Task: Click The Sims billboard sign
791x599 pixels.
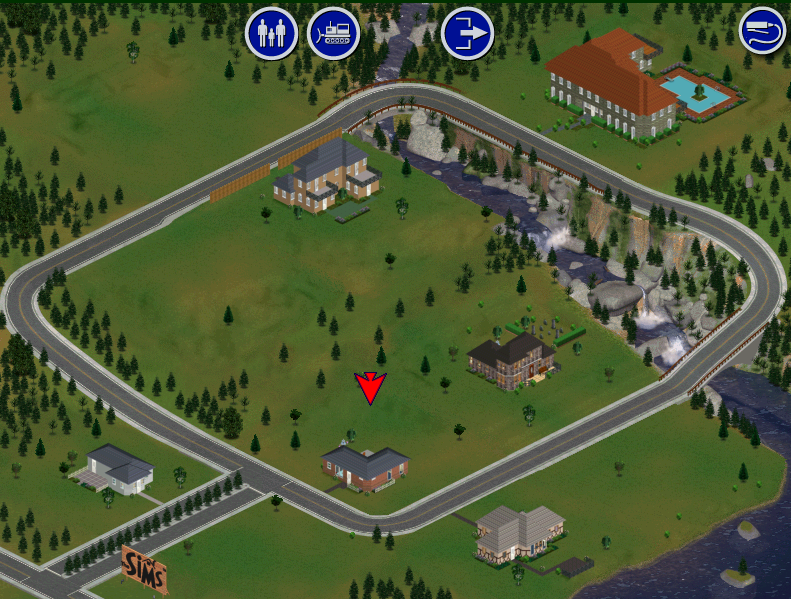Action: pyautogui.click(x=144, y=567)
